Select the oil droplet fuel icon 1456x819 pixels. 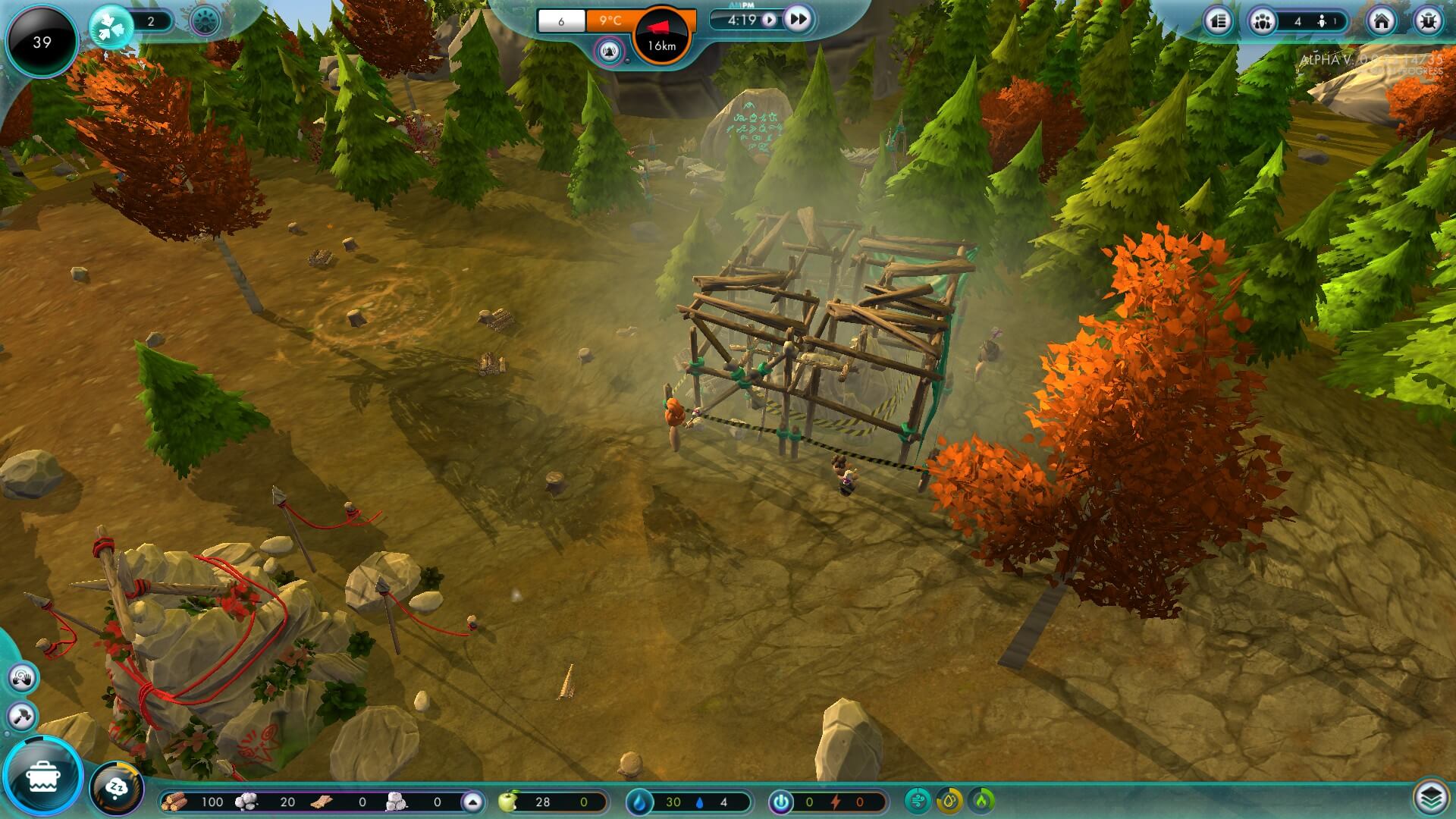point(949,801)
